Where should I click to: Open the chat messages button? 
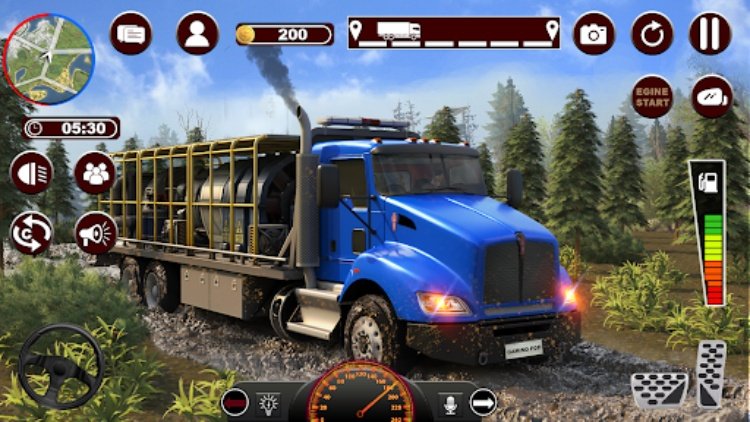[130, 33]
